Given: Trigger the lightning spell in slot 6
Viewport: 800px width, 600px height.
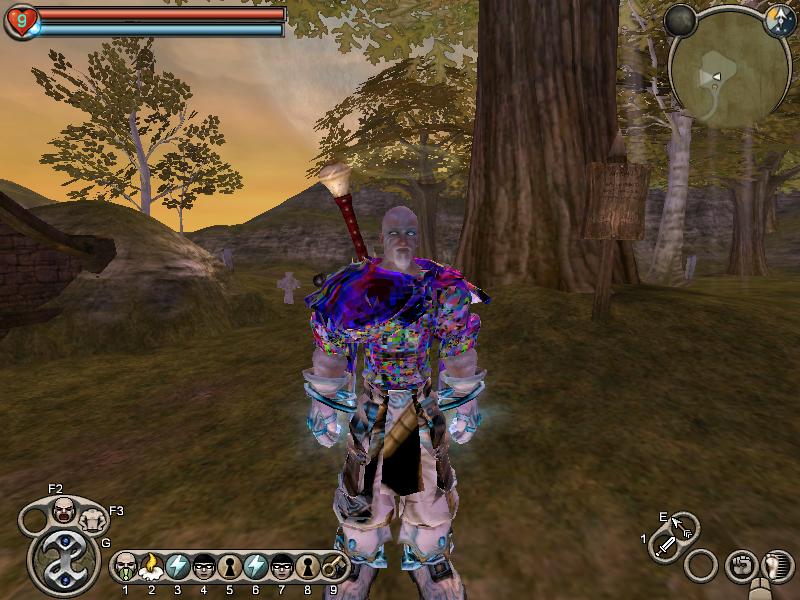Looking at the screenshot, I should point(255,567).
